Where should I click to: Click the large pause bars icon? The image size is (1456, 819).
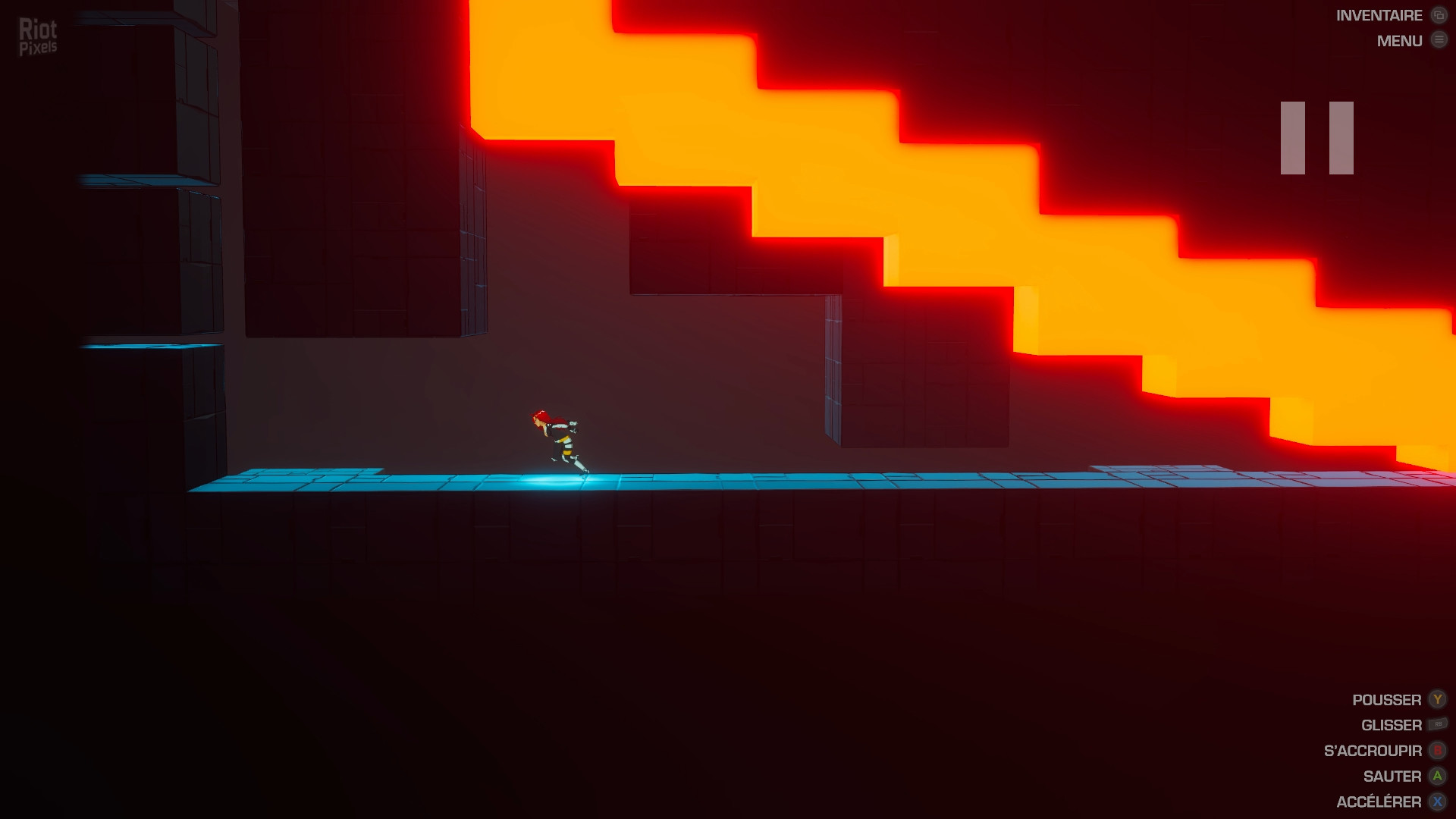(x=1316, y=138)
